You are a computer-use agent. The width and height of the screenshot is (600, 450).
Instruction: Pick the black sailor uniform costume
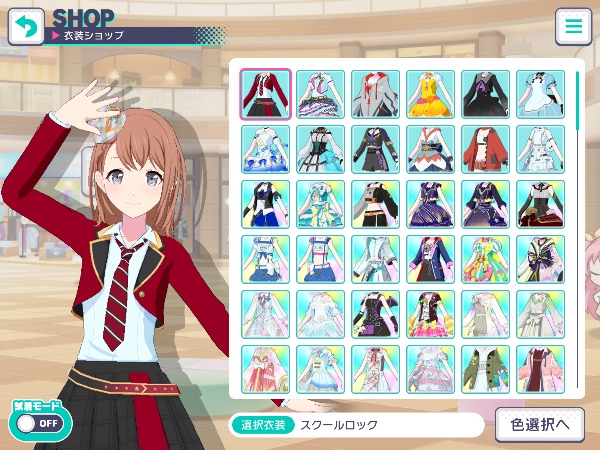[486, 95]
